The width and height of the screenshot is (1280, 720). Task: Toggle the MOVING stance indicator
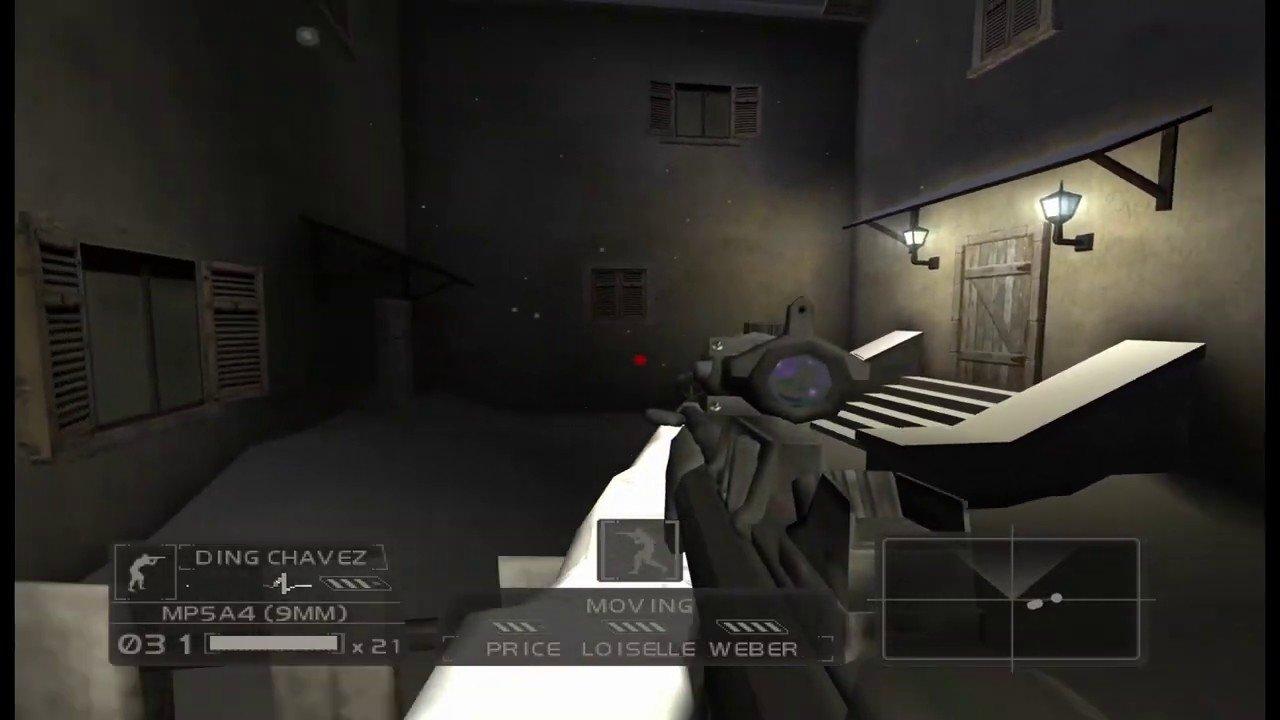click(x=640, y=605)
